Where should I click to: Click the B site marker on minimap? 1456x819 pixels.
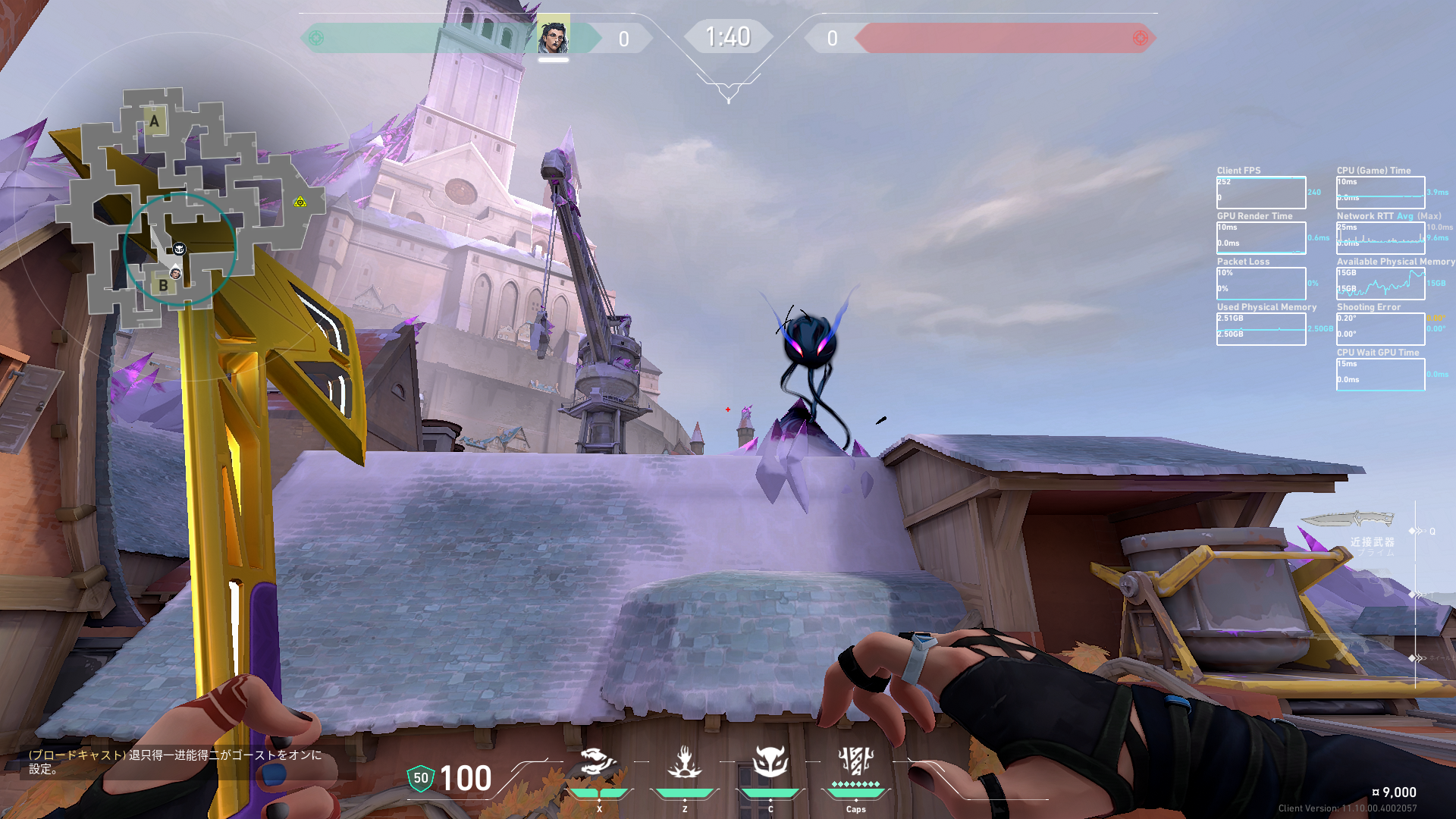[x=163, y=286]
